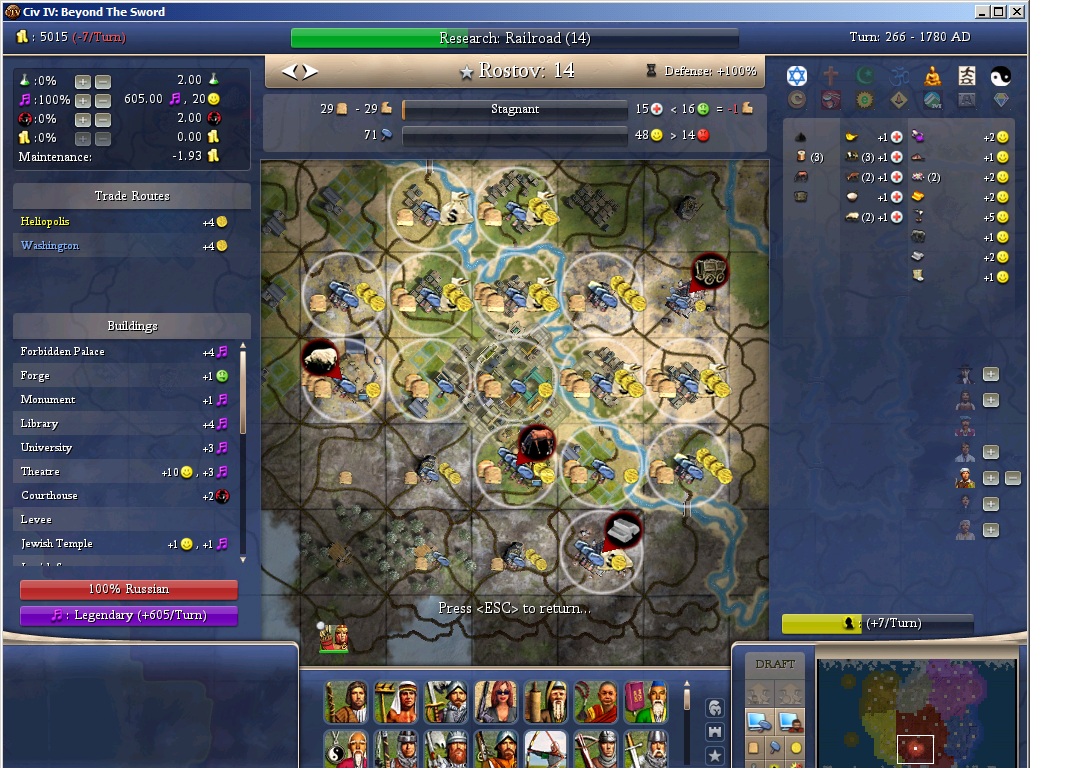Click the Taoism yin-yang religion icon
The width and height of the screenshot is (1075, 775).
click(x=1001, y=76)
